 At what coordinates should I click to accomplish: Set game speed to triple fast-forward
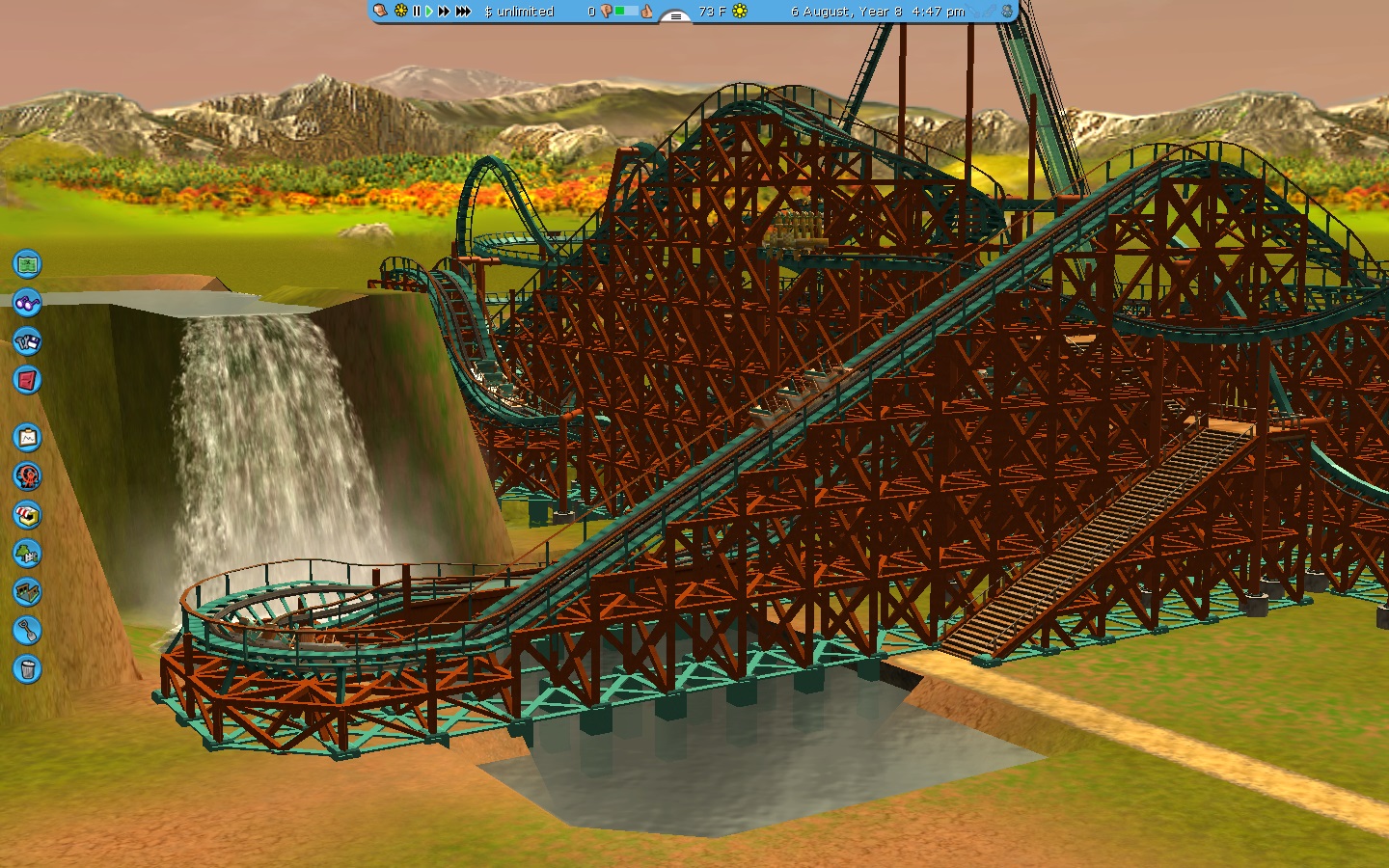[463, 12]
